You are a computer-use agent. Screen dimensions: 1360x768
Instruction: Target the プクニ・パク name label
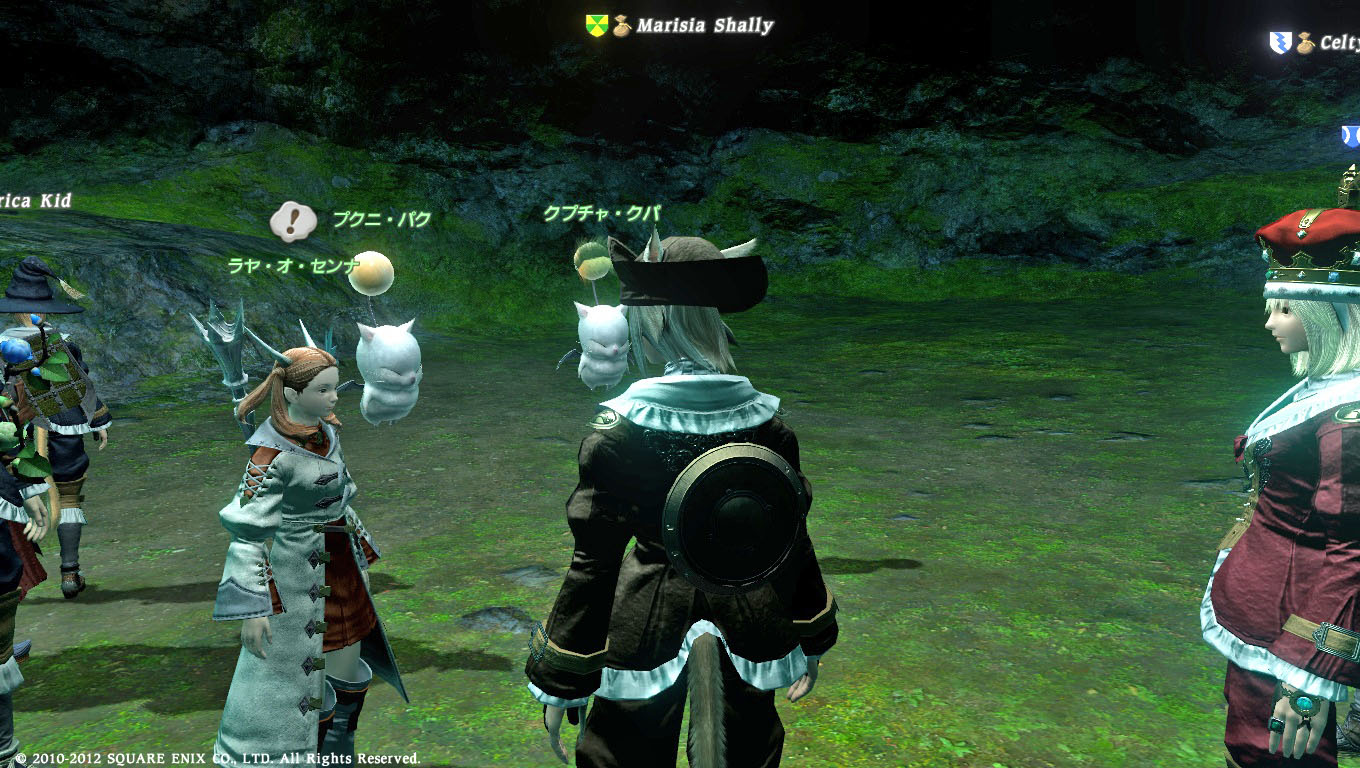point(381,219)
